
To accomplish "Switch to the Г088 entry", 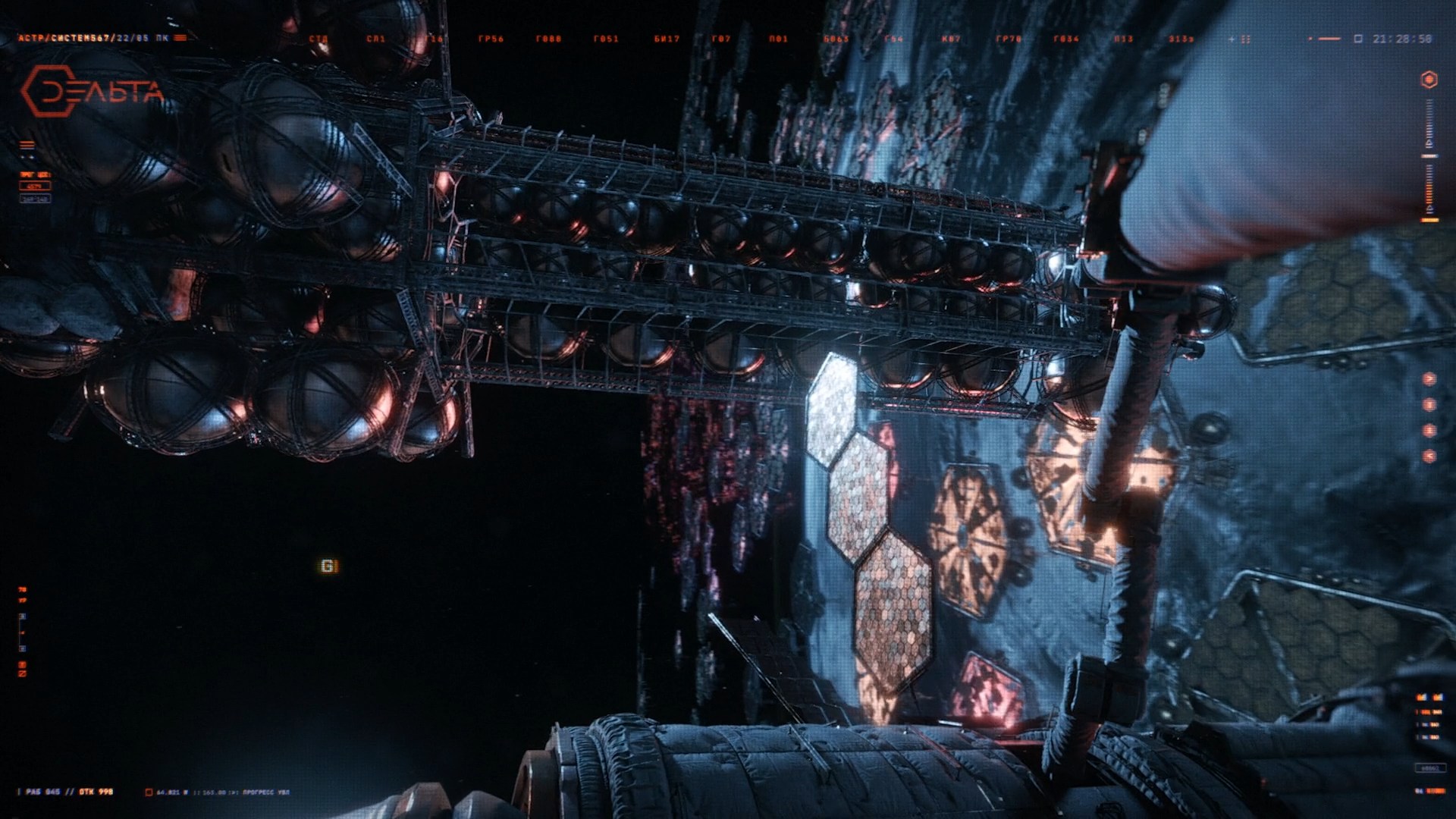I will click(x=548, y=39).
